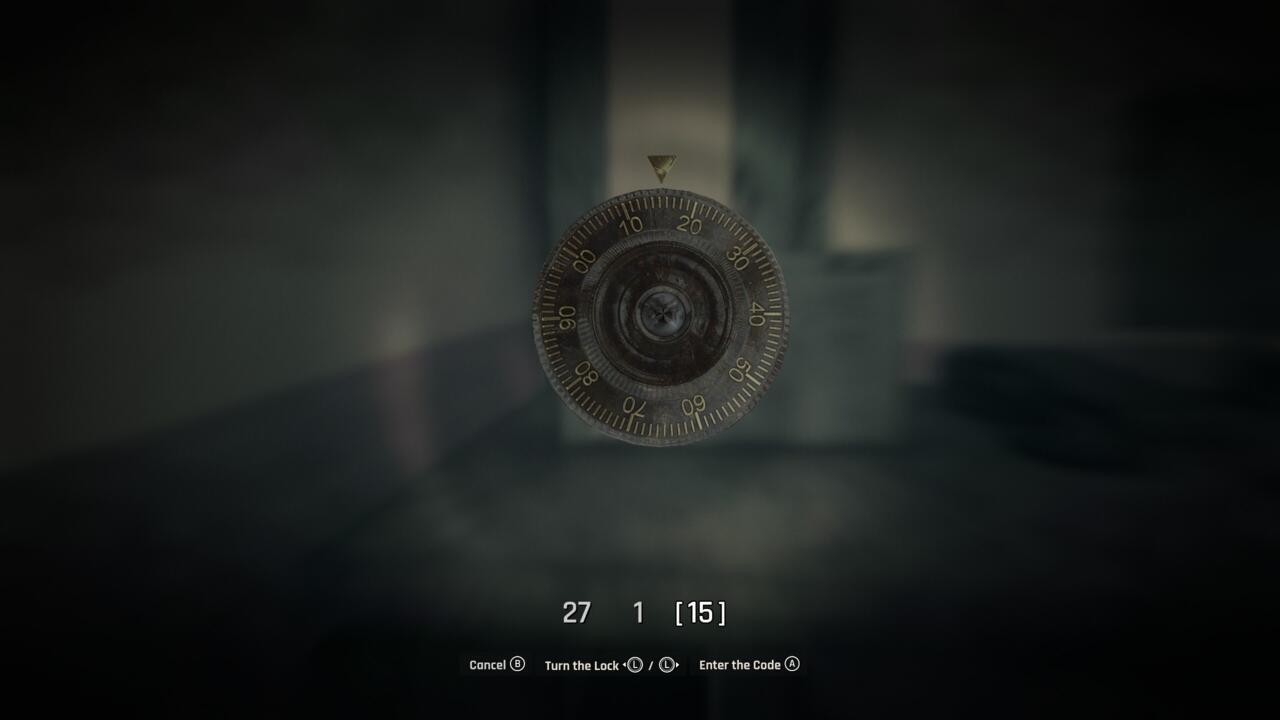Click the entered code digit 27
The width and height of the screenshot is (1280, 720).
tap(579, 613)
